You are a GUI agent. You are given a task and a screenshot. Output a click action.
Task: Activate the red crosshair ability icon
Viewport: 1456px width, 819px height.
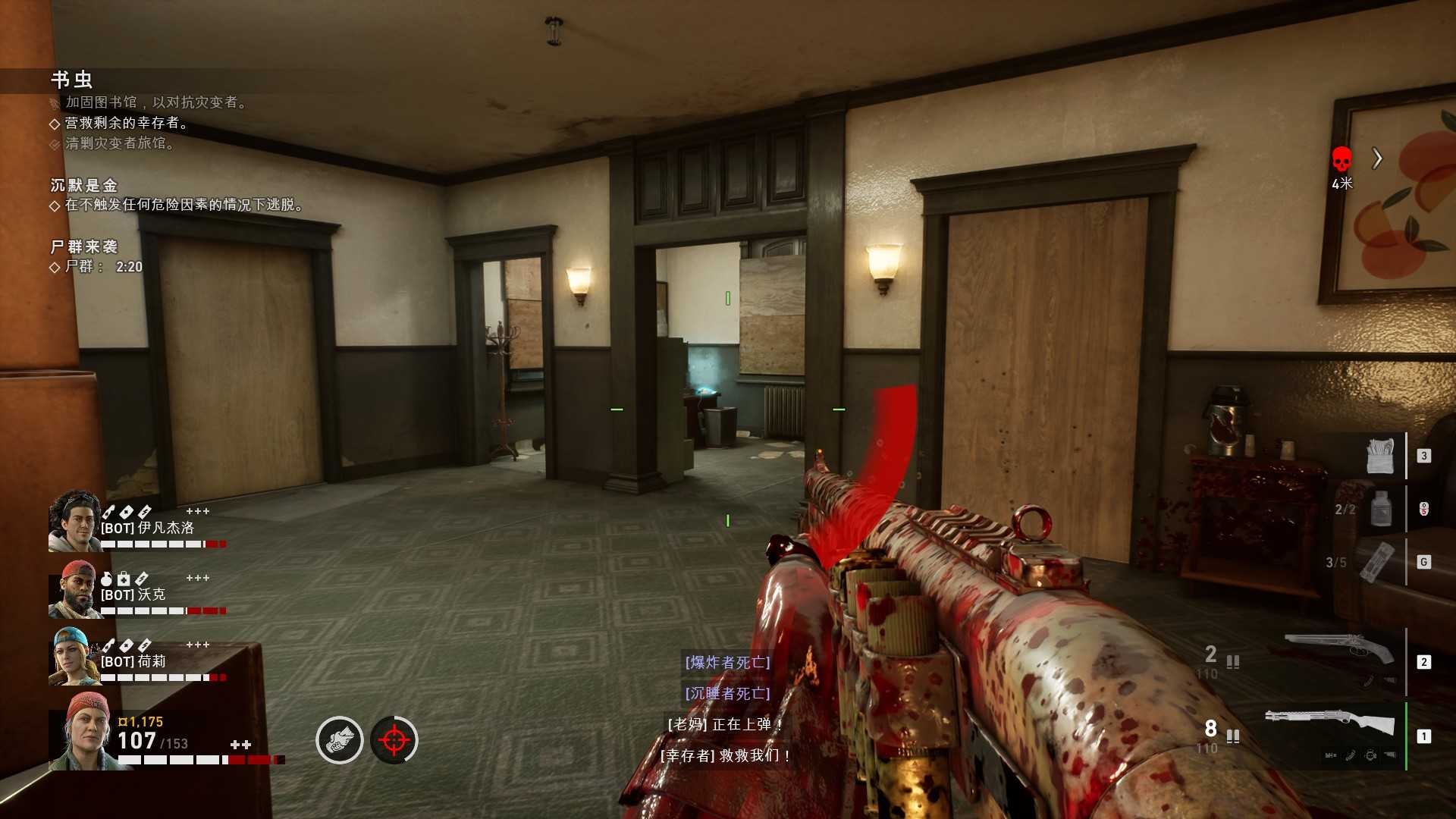(x=394, y=740)
